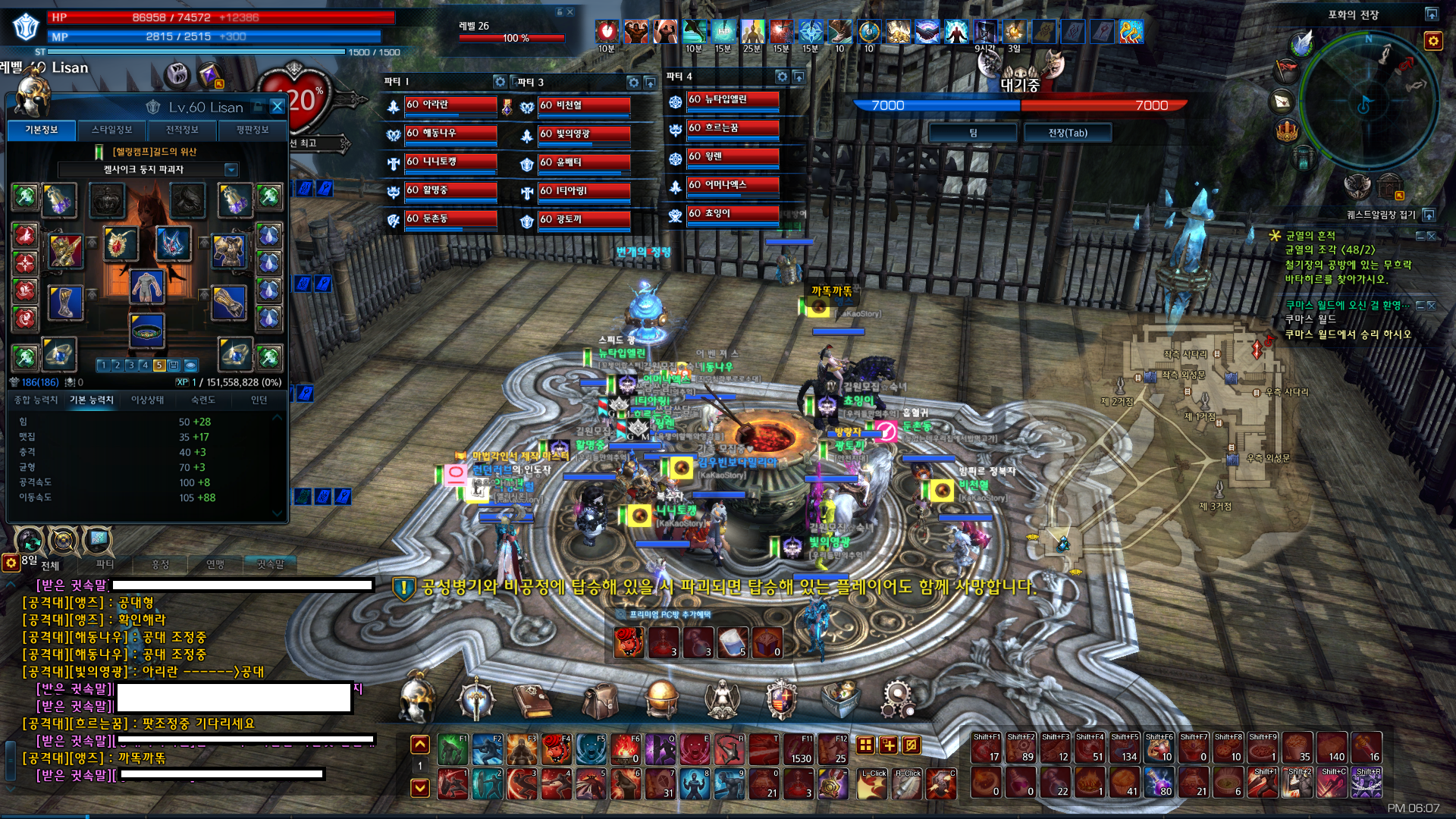
Task: Select party member 아라란 in party 1
Action: pos(450,105)
